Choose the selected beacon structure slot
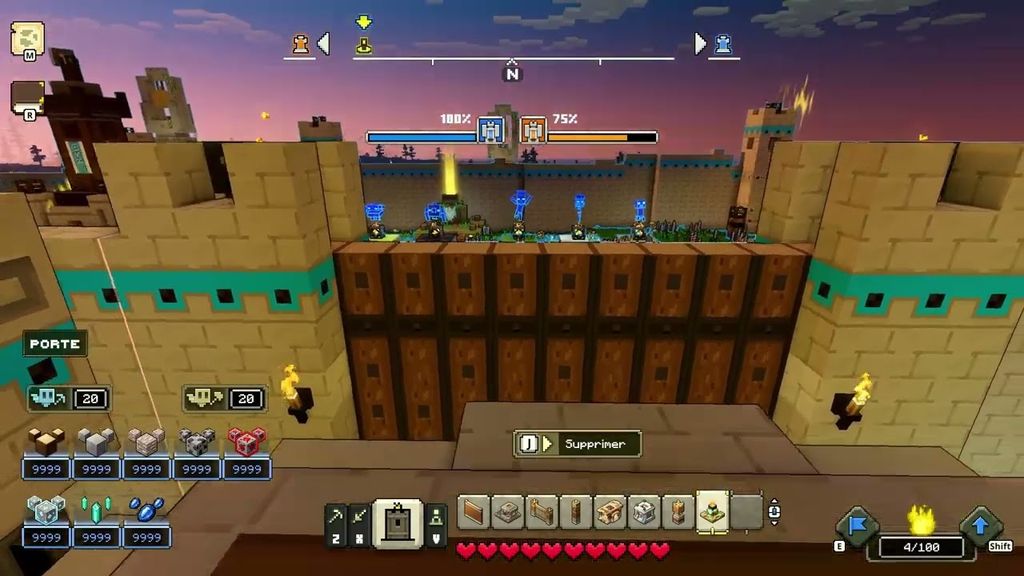 (x=711, y=512)
